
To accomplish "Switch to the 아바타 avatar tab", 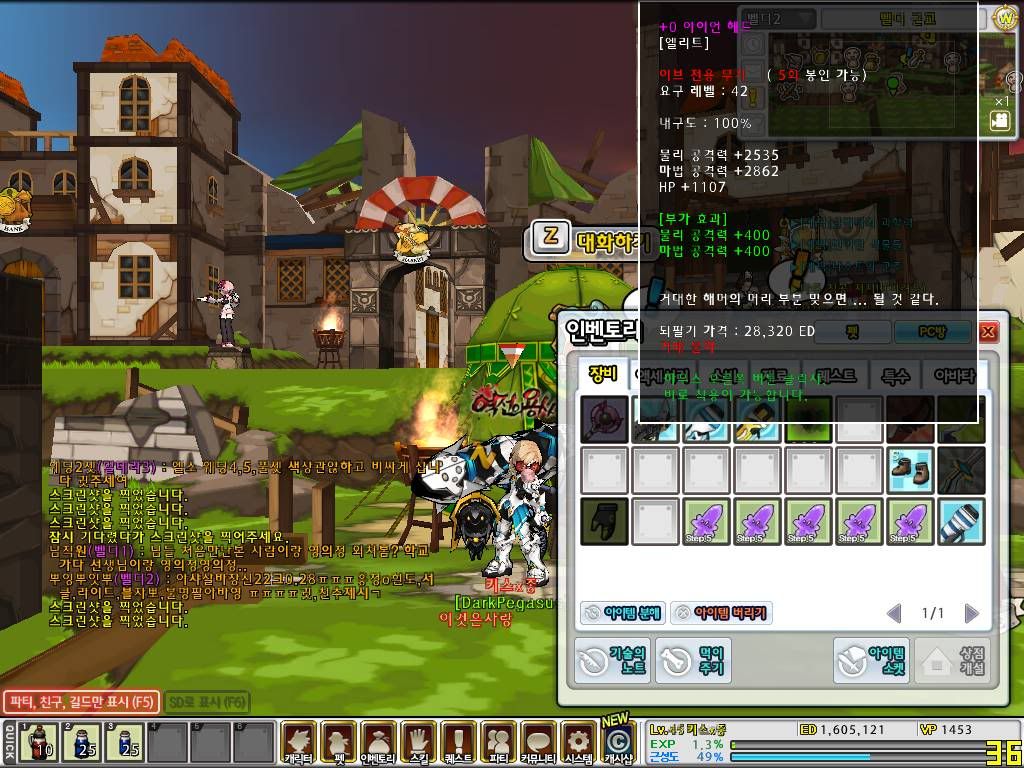I will [x=953, y=375].
